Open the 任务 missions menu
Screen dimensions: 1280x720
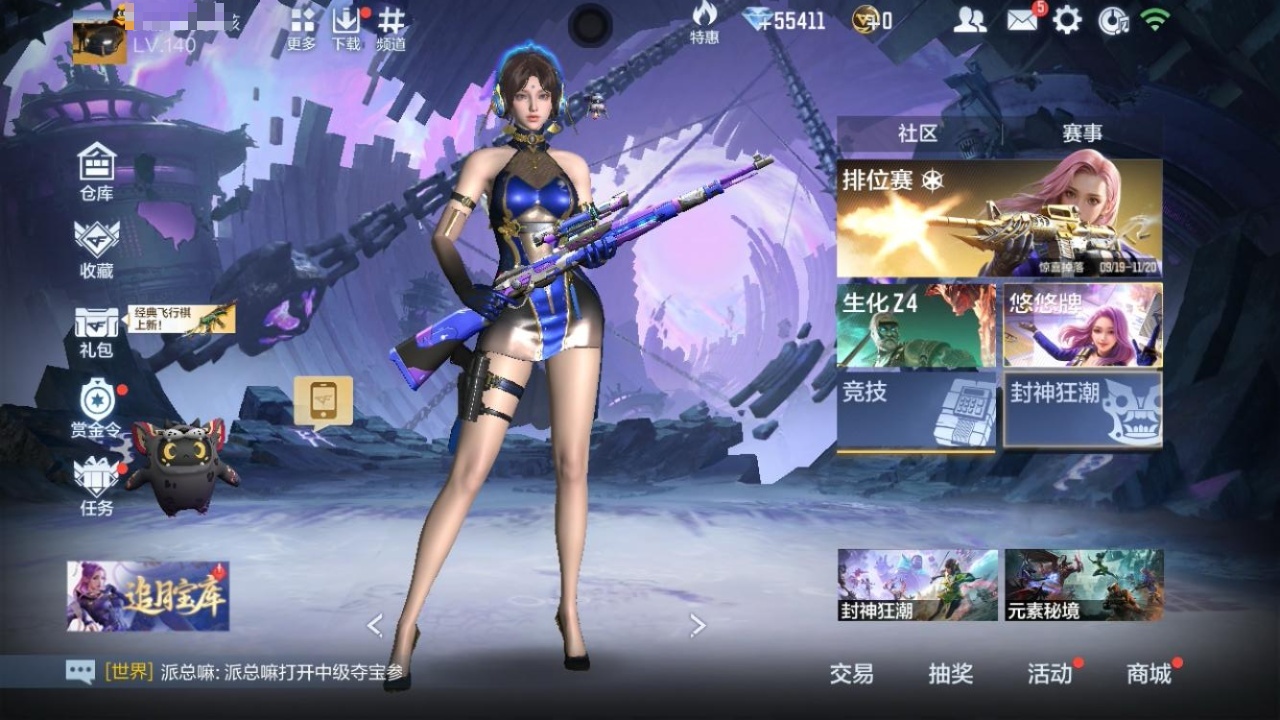(97, 486)
